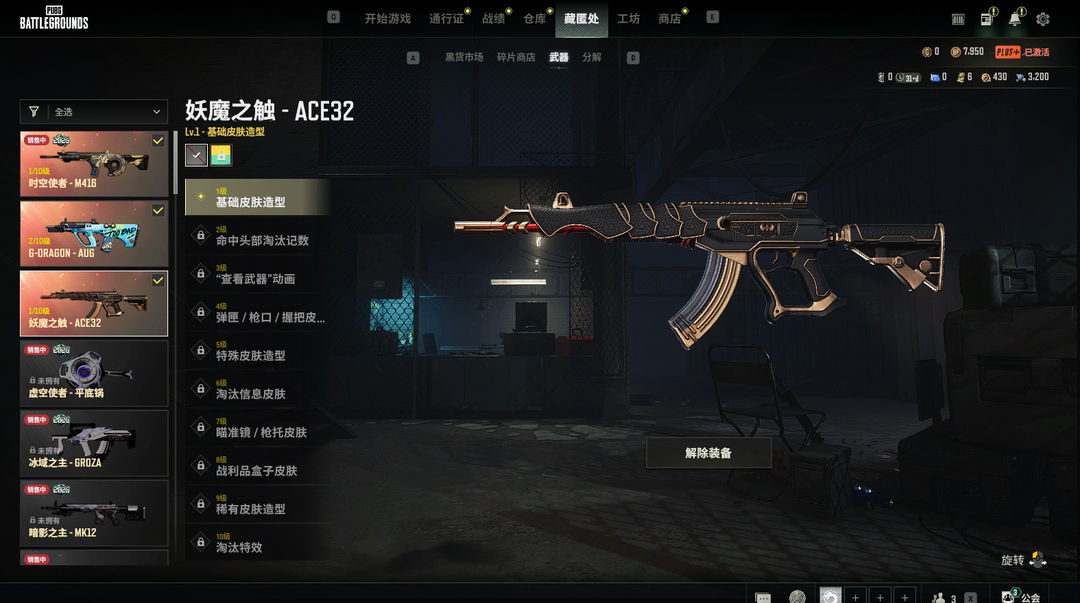Select the 碎片商店 sub-tab
Image resolution: width=1080 pixels, height=603 pixels.
[516, 58]
